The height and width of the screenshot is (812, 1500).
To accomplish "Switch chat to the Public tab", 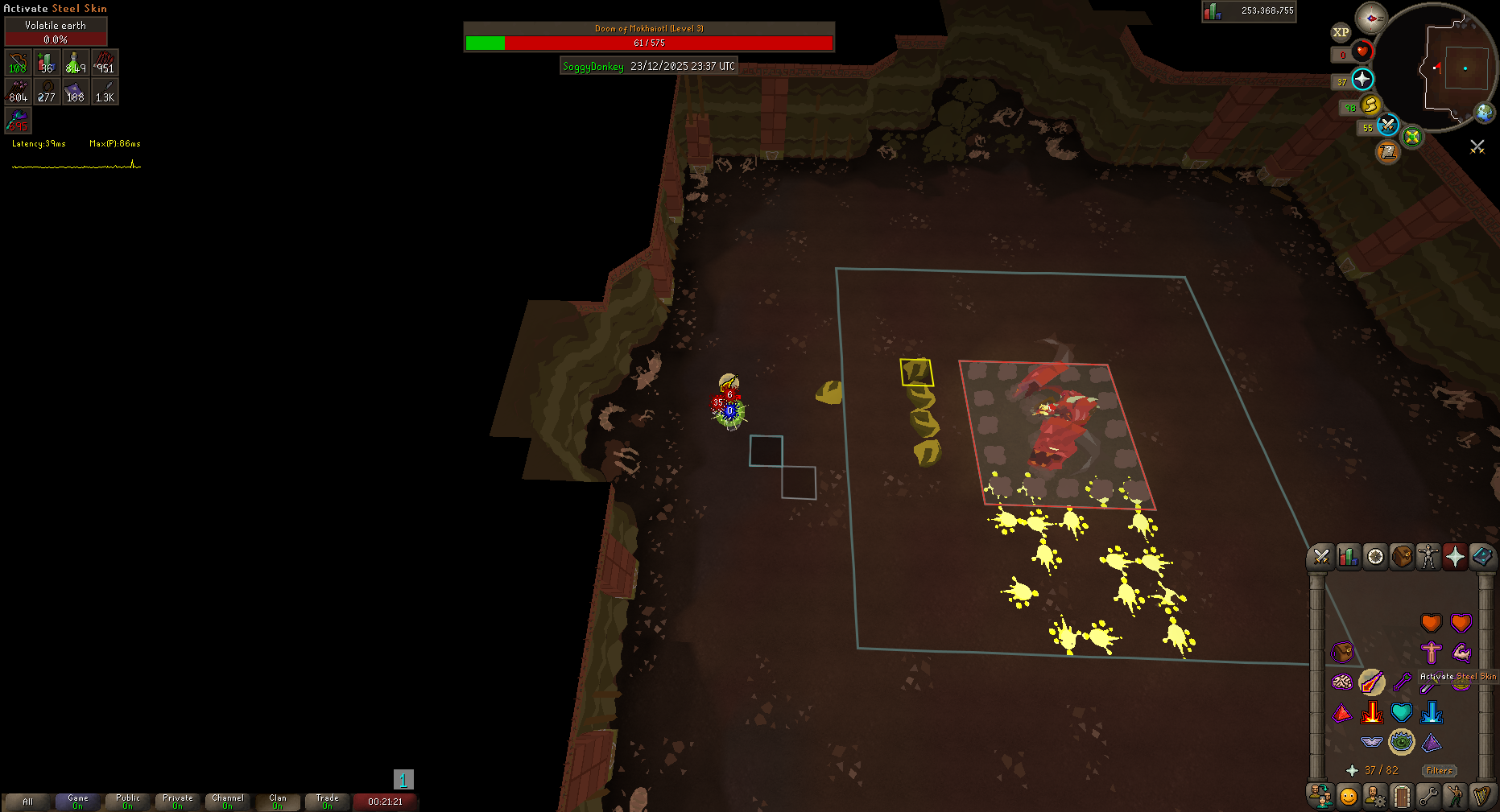I will click(128, 802).
